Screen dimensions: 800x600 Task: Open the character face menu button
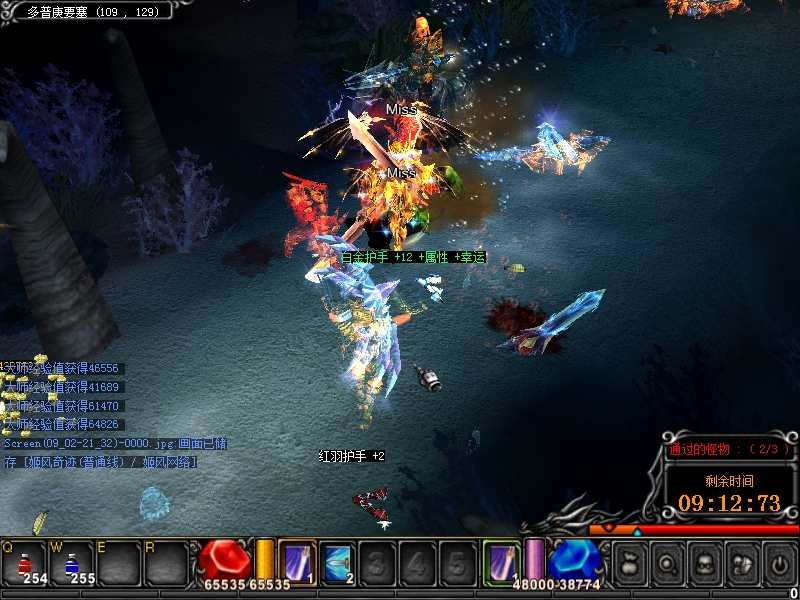[704, 565]
